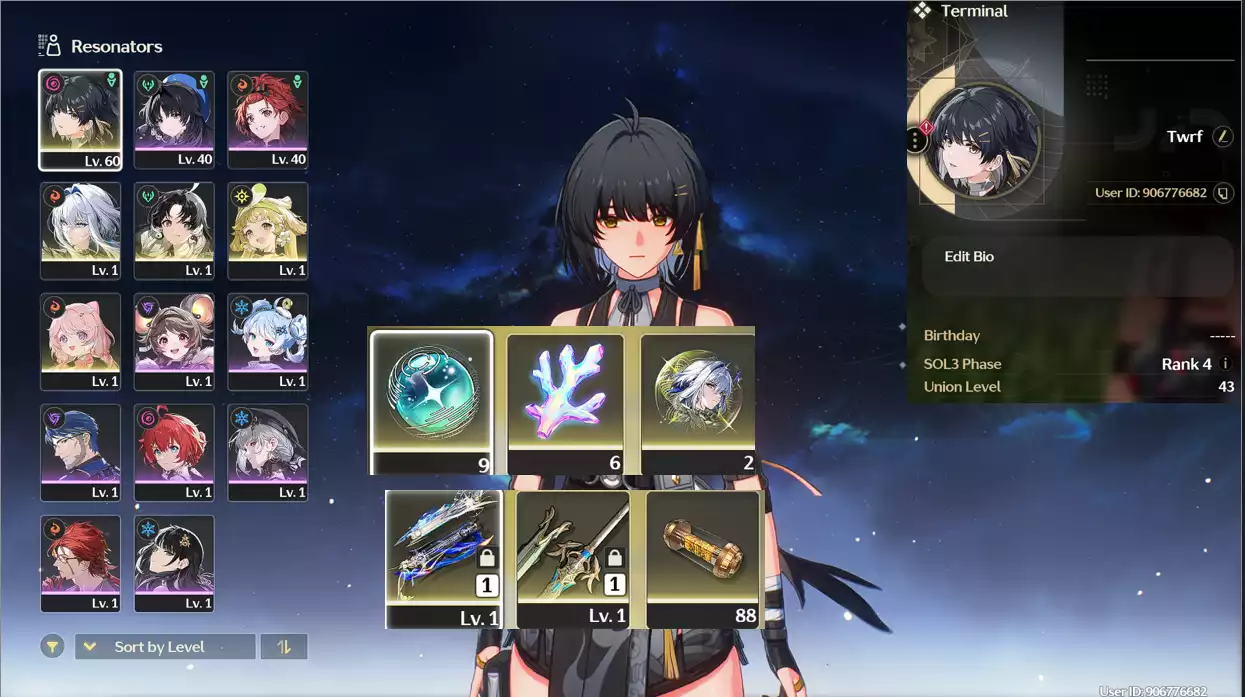Open the Edit Bio field
This screenshot has height=697, width=1245.
click(1076, 265)
